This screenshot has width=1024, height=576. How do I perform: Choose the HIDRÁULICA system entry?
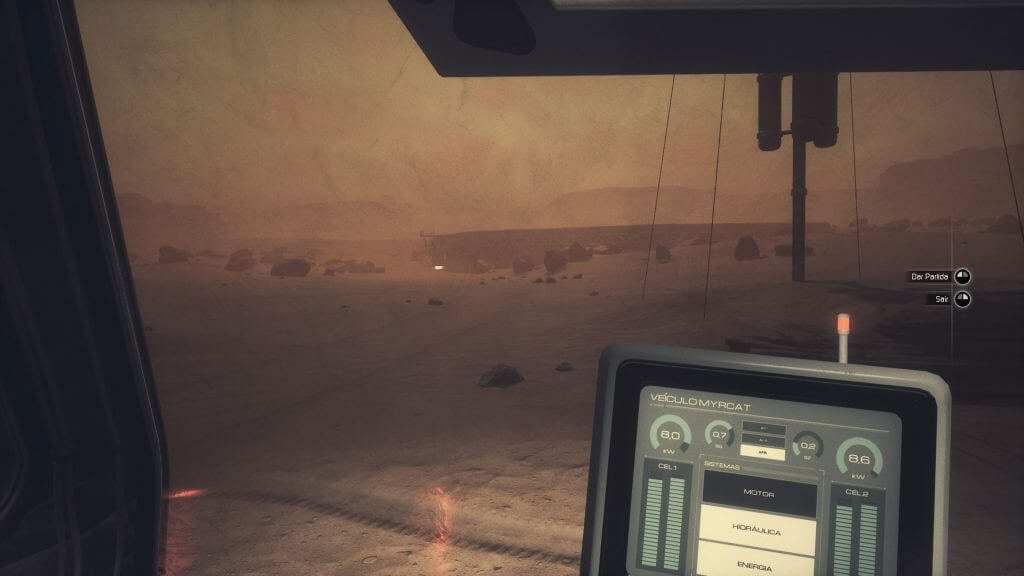759,530
